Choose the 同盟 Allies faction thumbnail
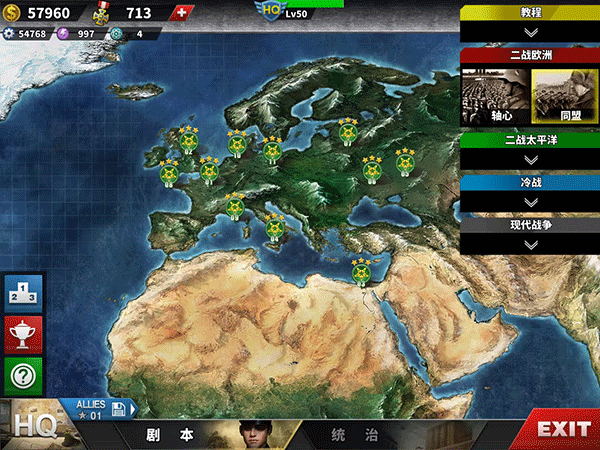The width and height of the screenshot is (600, 450). 564,96
